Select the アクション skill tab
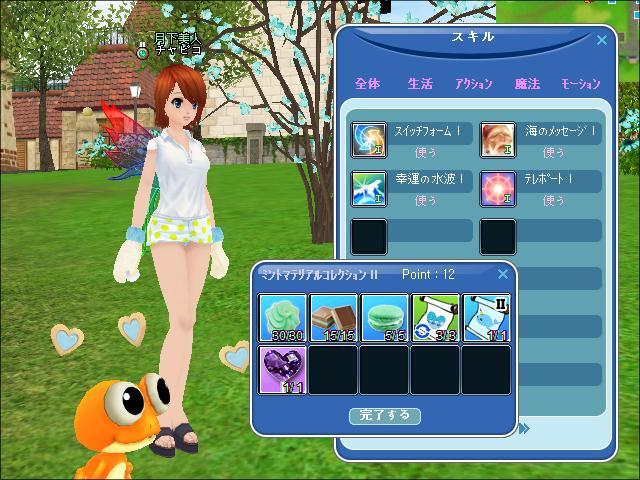The image size is (640, 480). pyautogui.click(x=473, y=84)
